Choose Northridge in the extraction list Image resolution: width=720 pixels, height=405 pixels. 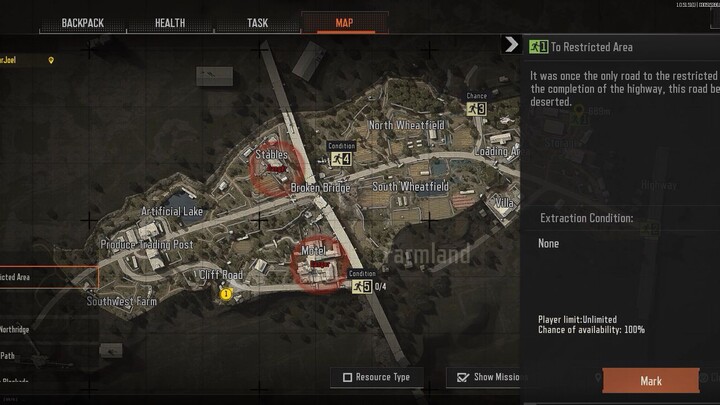pyautogui.click(x=15, y=329)
